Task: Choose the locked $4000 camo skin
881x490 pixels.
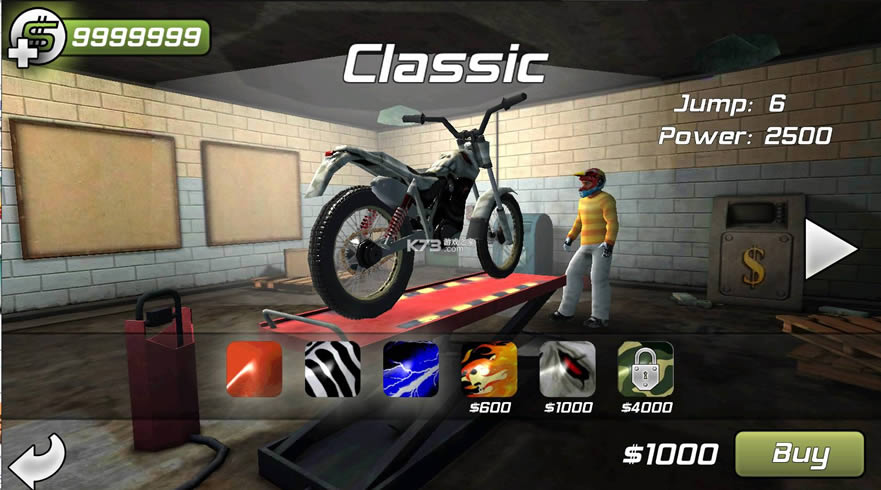Action: [x=645, y=369]
